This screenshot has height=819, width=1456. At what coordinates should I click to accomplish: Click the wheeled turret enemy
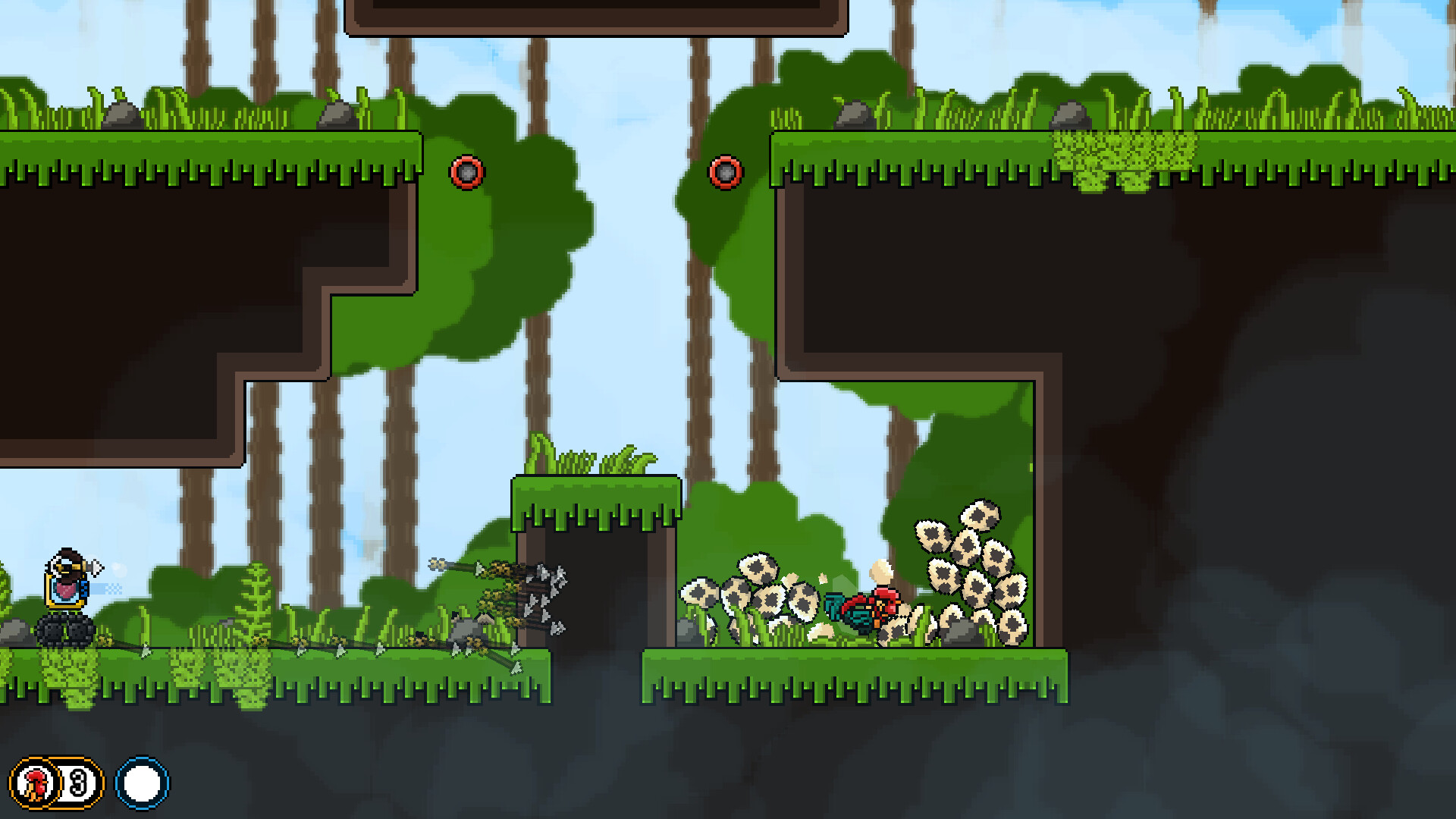(x=64, y=607)
